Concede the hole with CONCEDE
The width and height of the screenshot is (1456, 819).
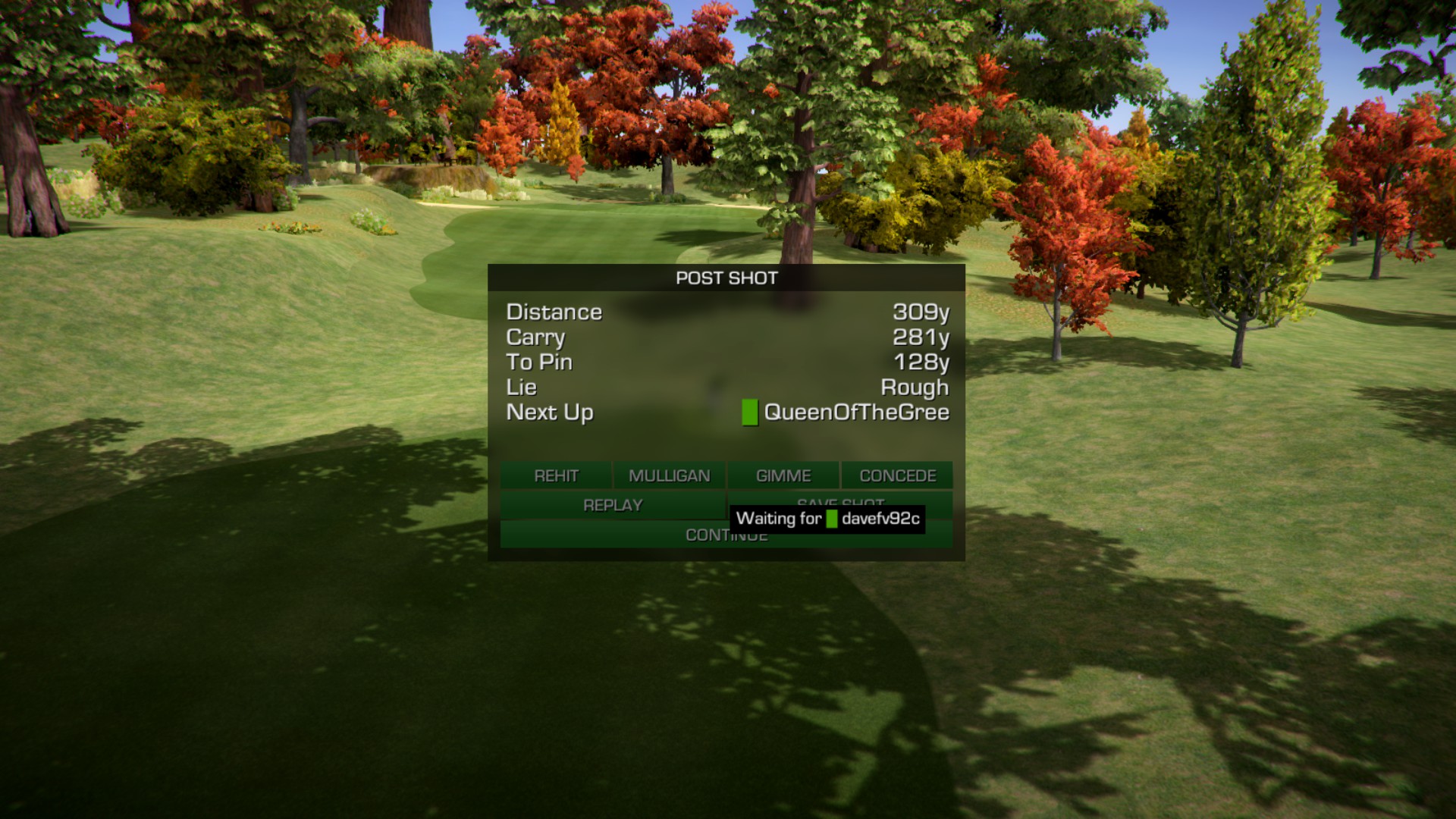tap(897, 475)
